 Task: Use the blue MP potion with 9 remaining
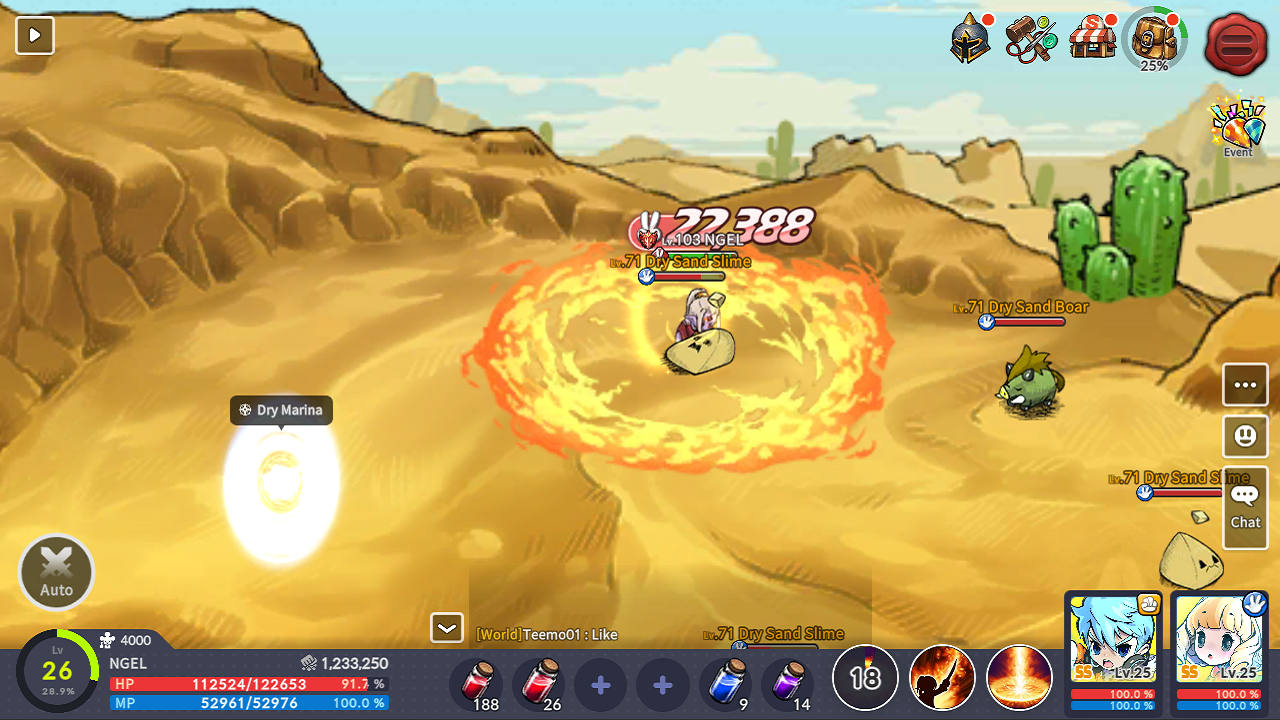pos(726,685)
